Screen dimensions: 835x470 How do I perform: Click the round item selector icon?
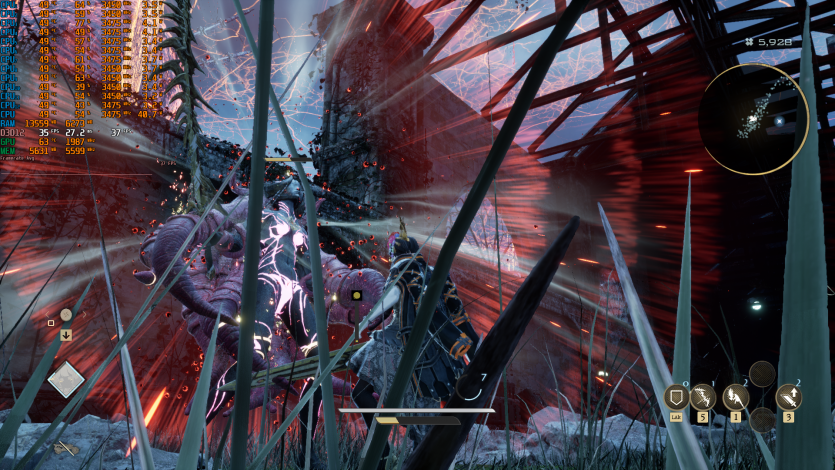(x=65, y=314)
